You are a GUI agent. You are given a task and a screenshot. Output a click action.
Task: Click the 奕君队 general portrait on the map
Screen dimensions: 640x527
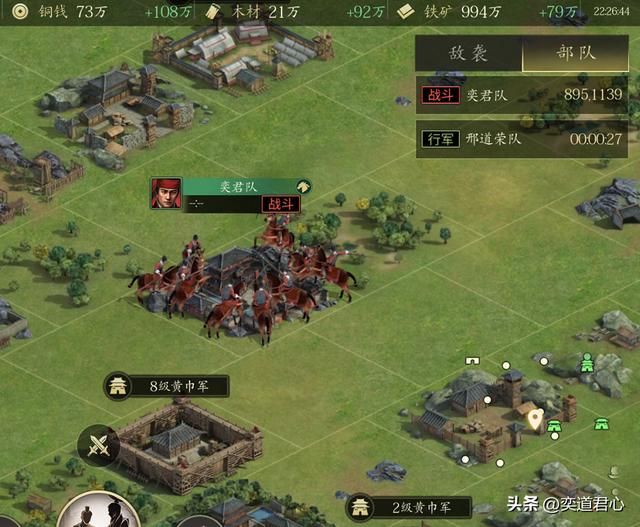tap(166, 193)
